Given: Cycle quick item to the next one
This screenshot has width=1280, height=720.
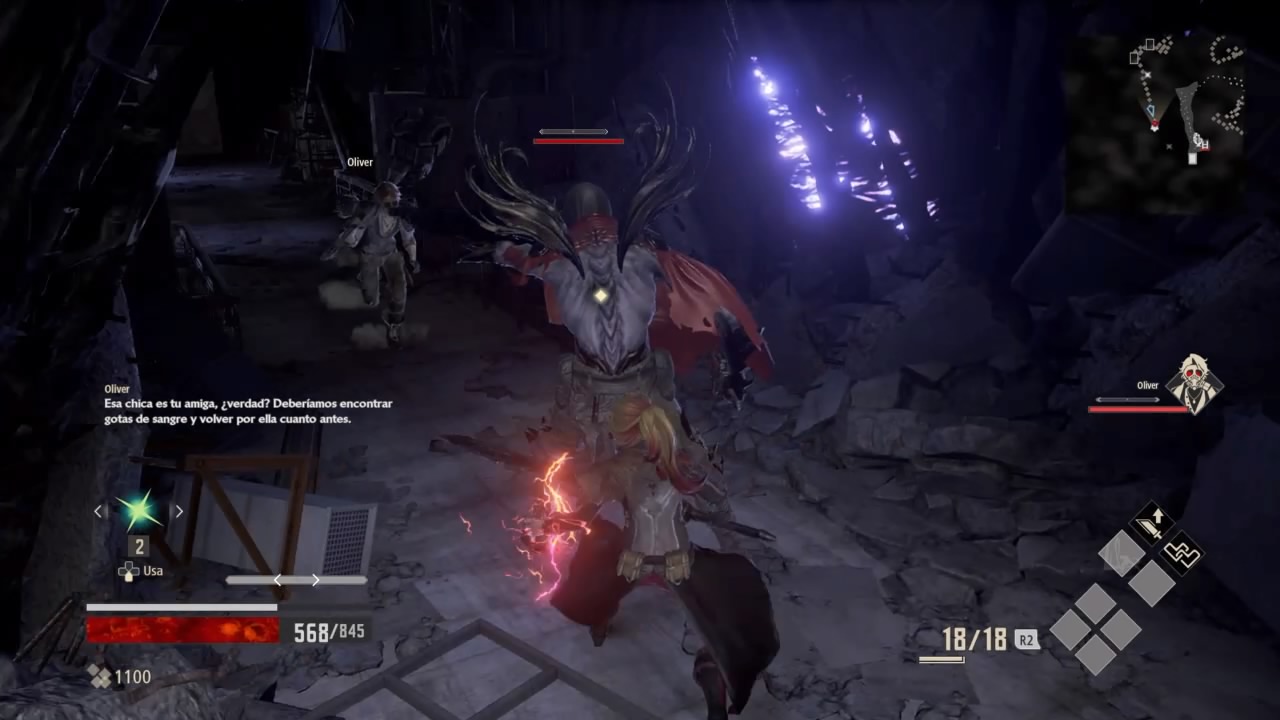Looking at the screenshot, I should pos(179,511).
